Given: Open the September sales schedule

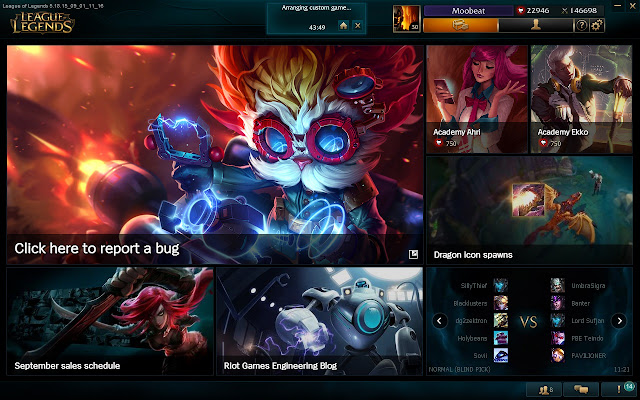Looking at the screenshot, I should [x=109, y=321].
